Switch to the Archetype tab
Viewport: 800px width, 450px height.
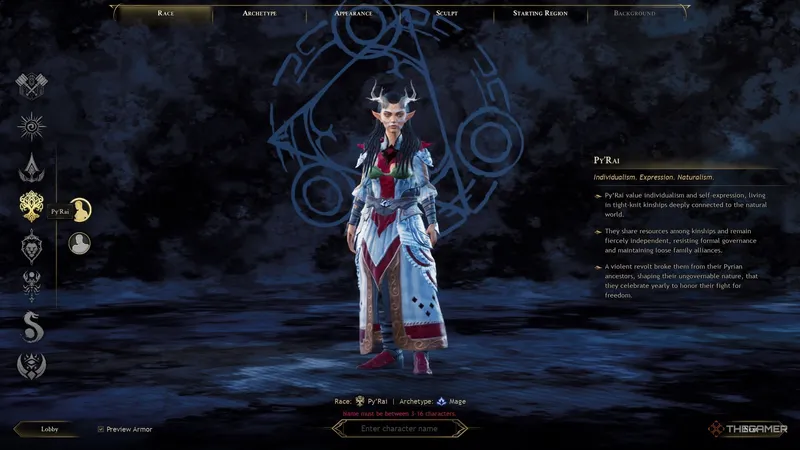tap(260, 13)
